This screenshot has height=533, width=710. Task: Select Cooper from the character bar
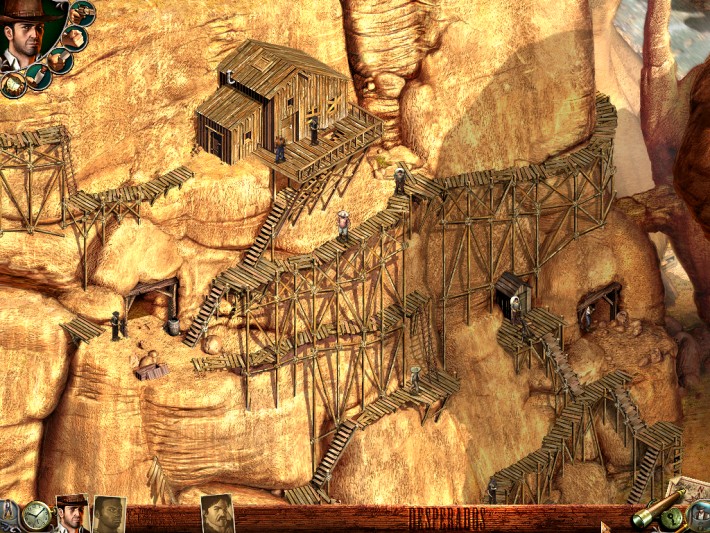[x=72, y=514]
